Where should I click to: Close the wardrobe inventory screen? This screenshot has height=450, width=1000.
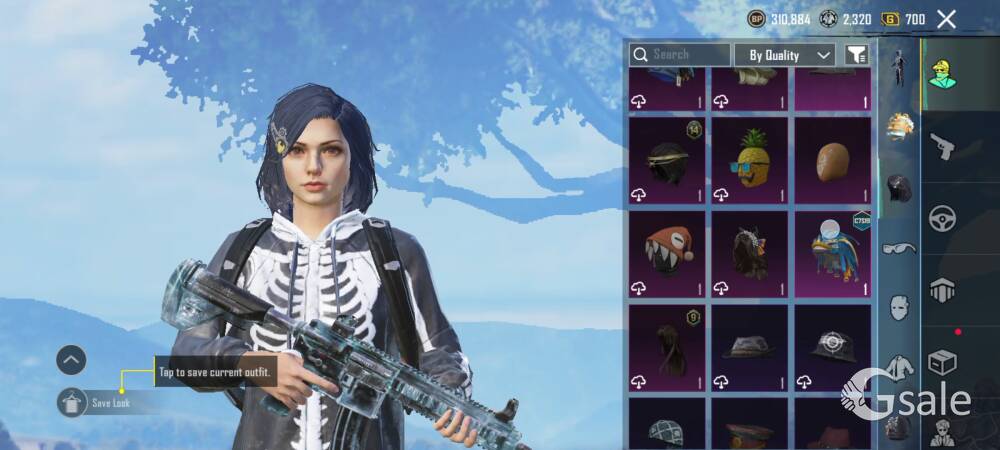point(946,19)
